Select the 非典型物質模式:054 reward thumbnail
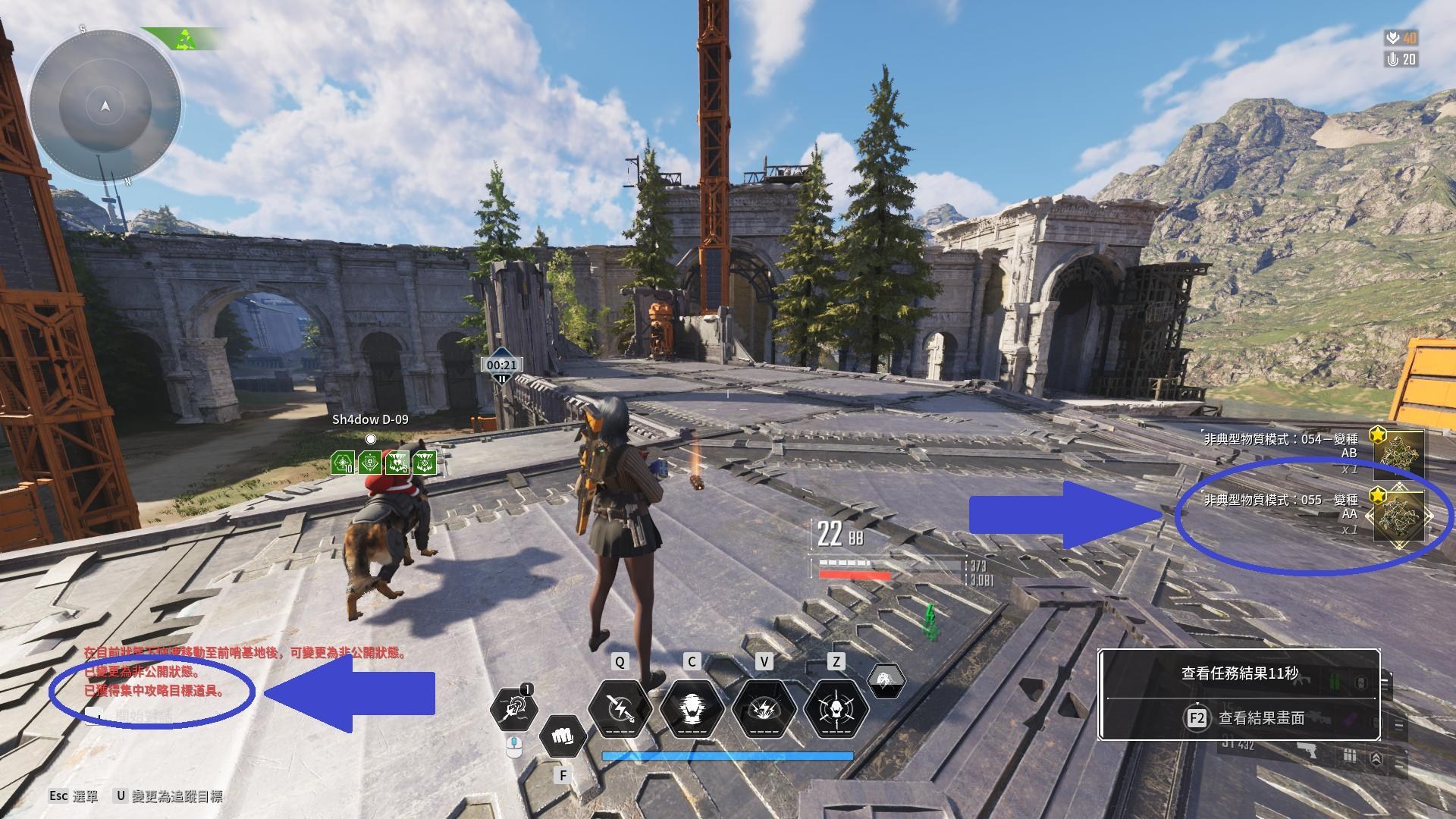Viewport: 1456px width, 819px height. pos(1399,453)
